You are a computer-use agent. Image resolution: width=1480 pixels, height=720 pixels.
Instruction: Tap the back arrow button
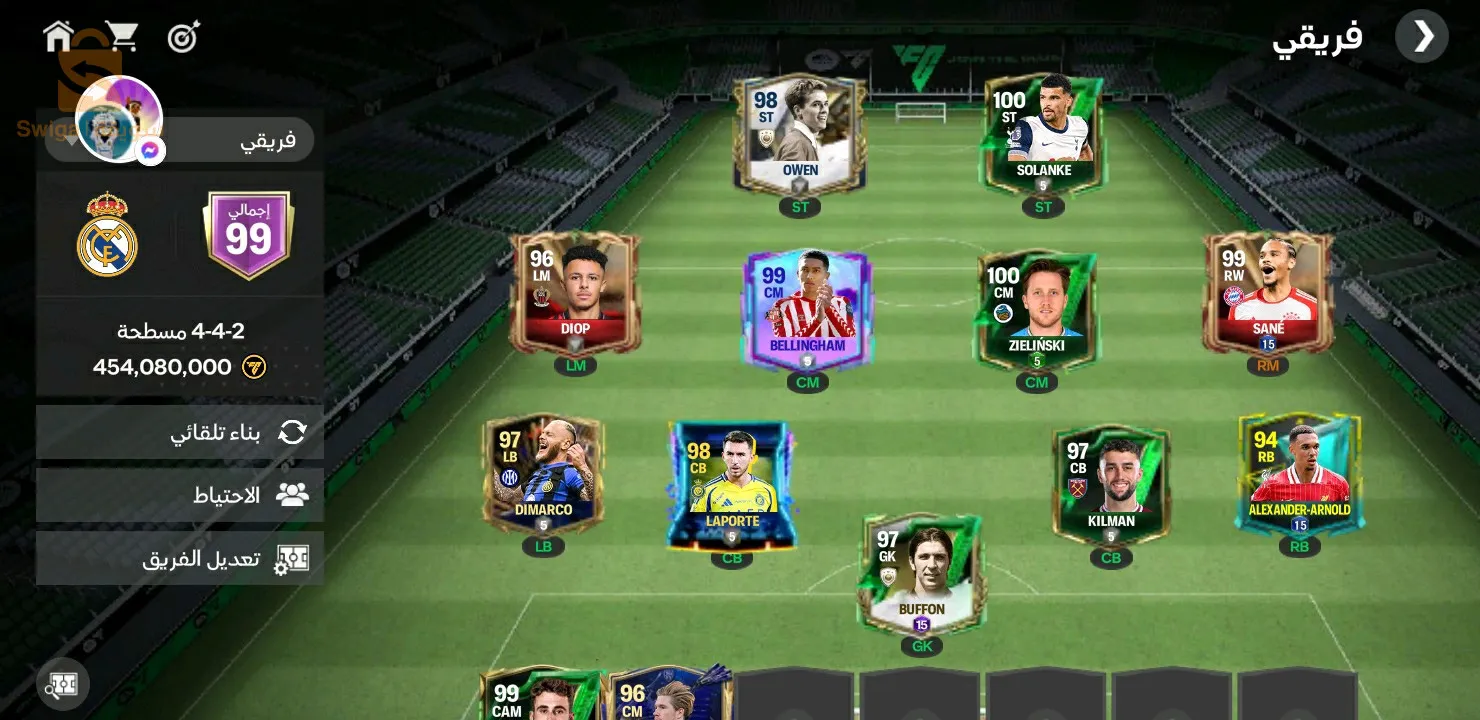point(1421,37)
